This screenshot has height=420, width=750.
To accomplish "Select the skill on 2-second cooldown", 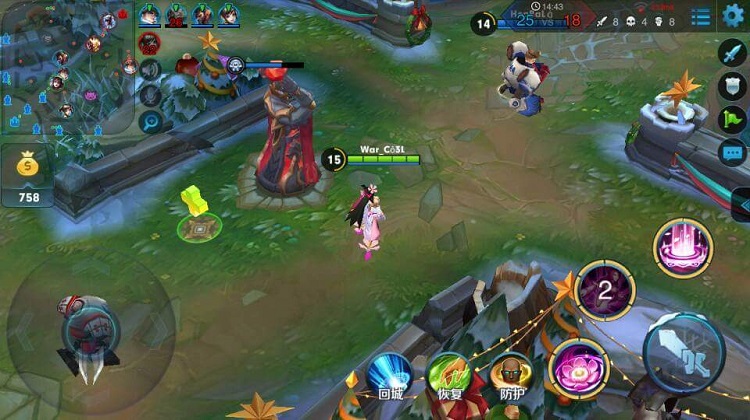I will (x=605, y=290).
